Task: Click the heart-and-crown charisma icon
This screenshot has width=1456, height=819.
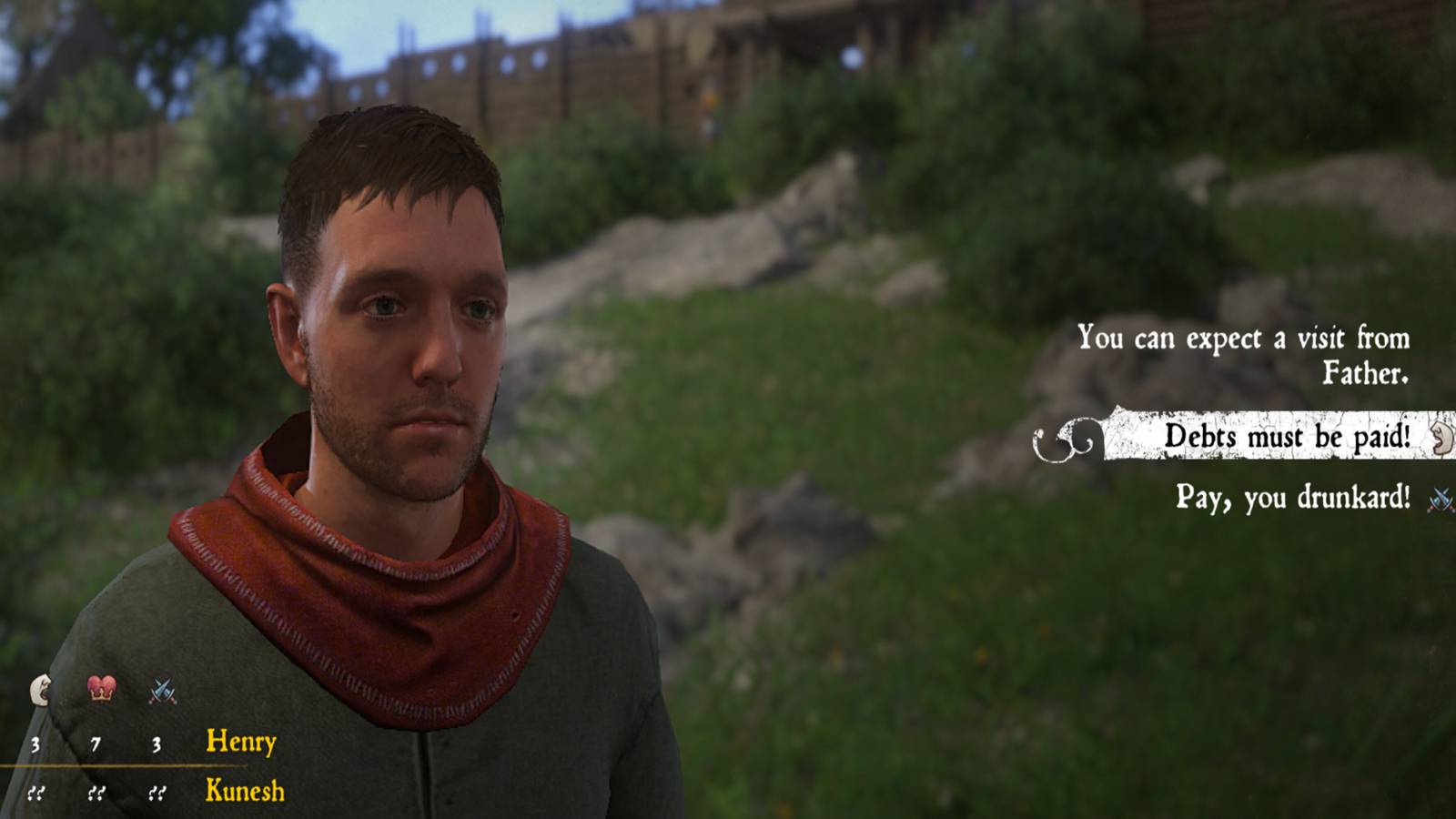Action: pyautogui.click(x=100, y=690)
